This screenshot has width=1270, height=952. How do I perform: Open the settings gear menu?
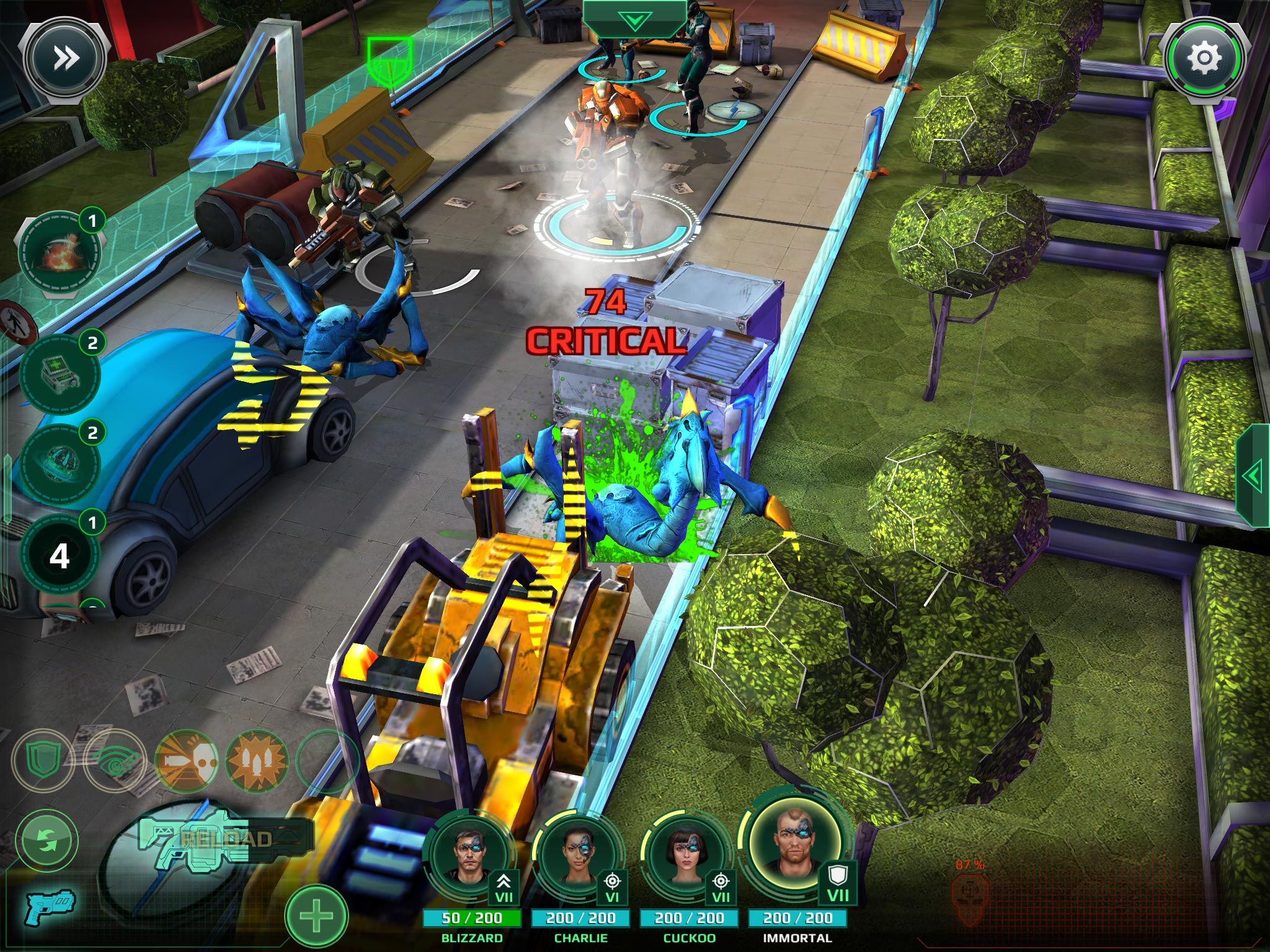point(1204,59)
